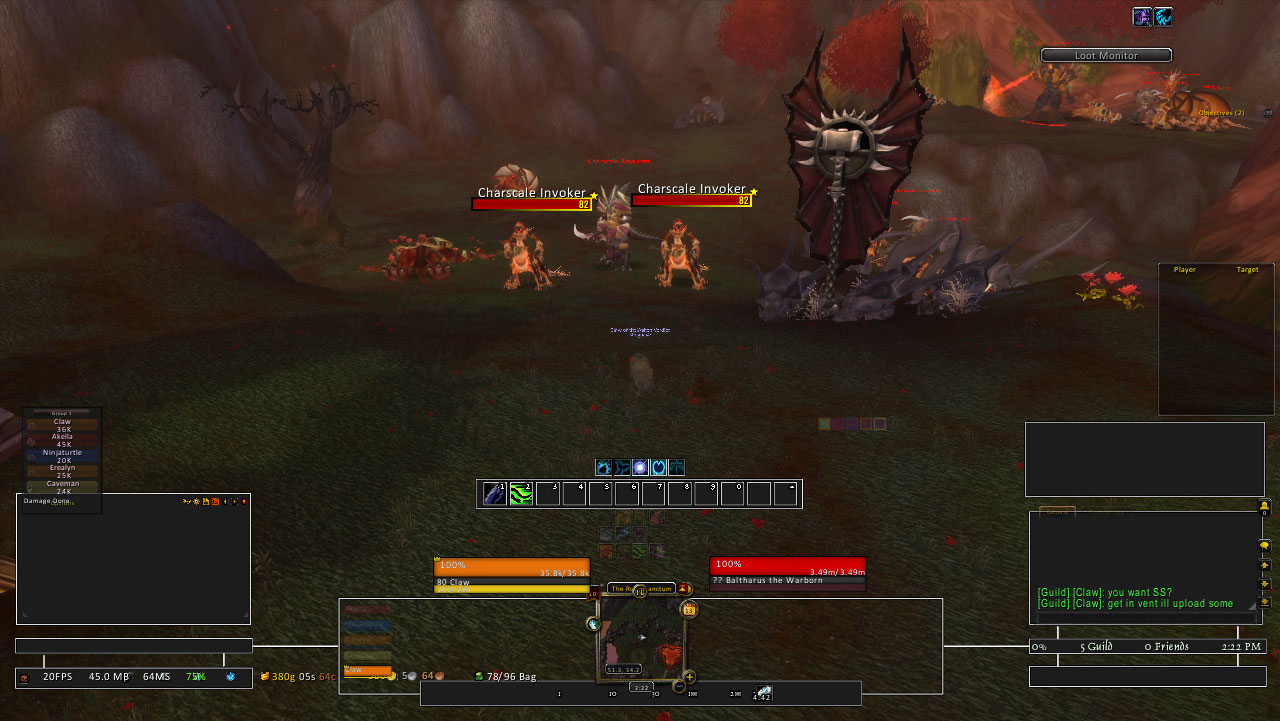Select Akella in the group frames
This screenshot has height=721, width=1280.
click(x=62, y=441)
